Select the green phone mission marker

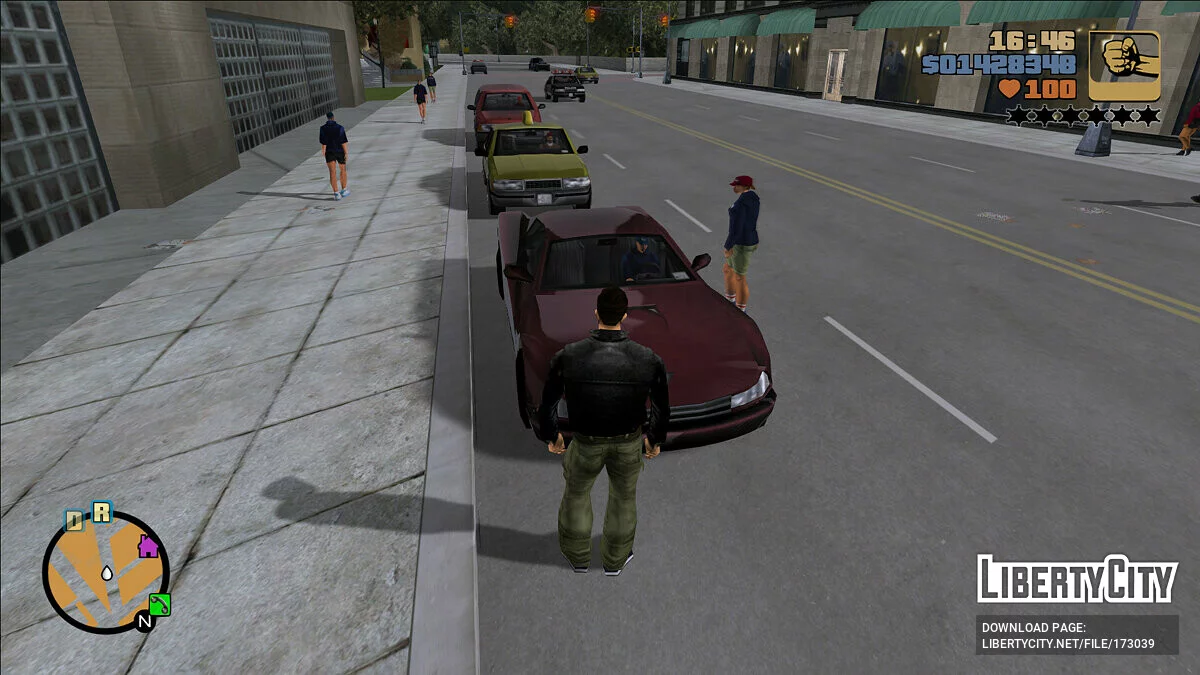(x=160, y=604)
